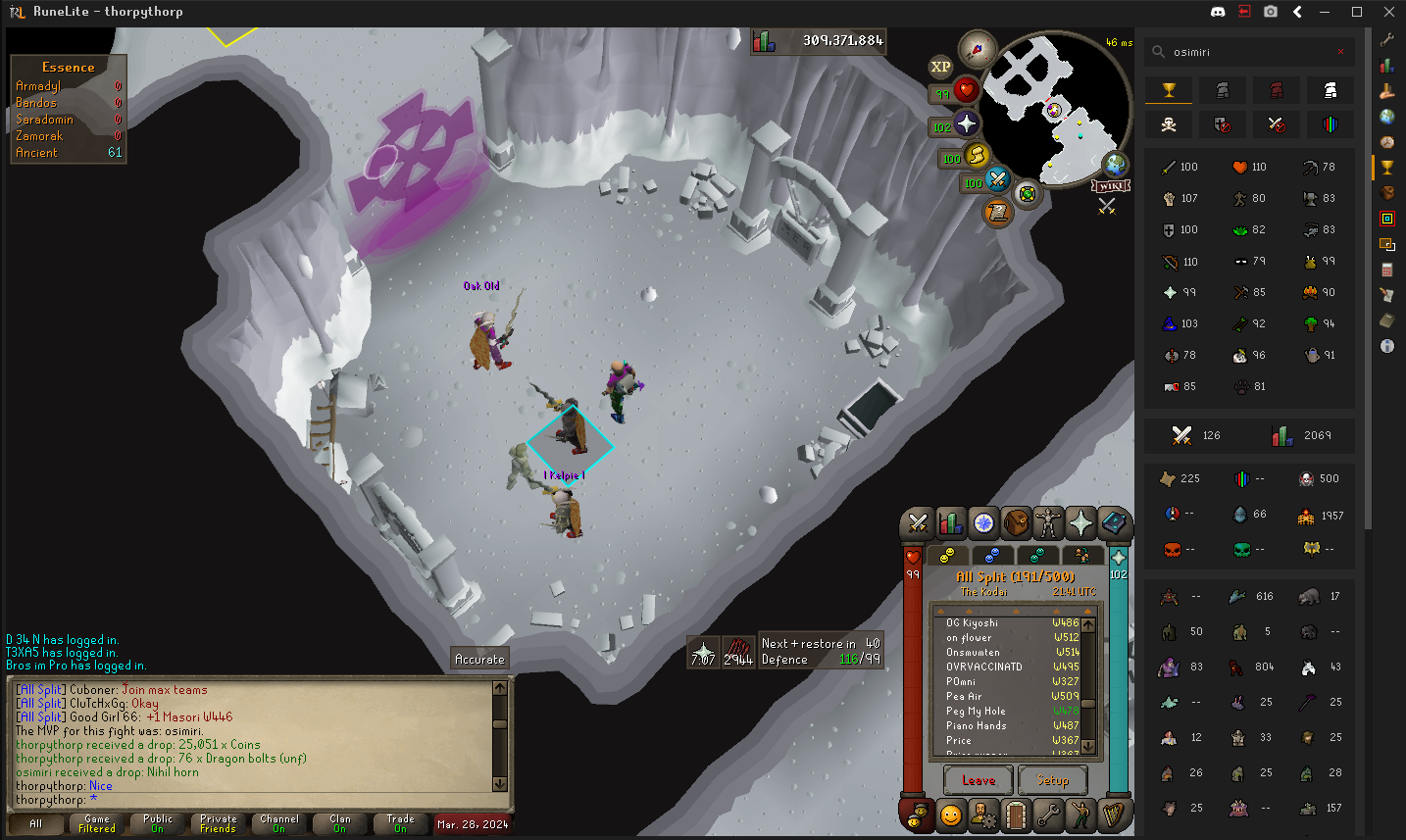
Task: Show the Clan chat tab
Action: (339, 823)
